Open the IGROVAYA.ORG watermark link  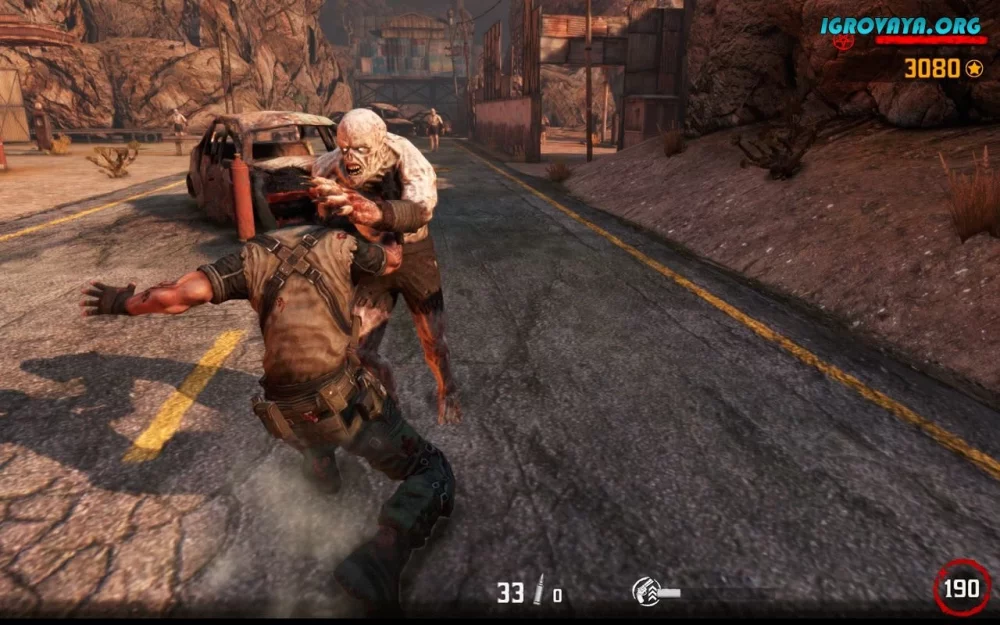pos(901,25)
